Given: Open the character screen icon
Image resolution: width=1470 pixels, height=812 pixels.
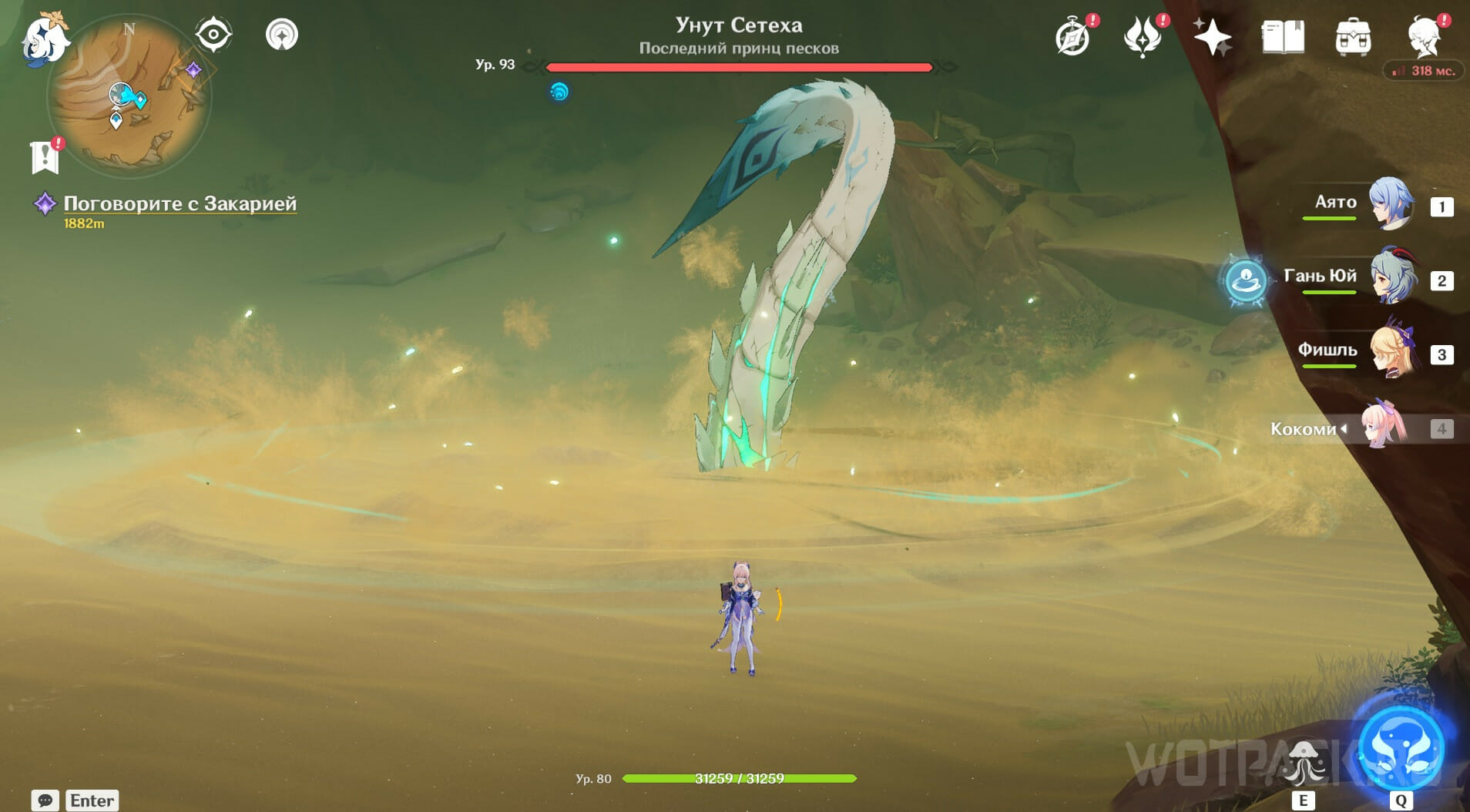Looking at the screenshot, I should click(x=1424, y=37).
